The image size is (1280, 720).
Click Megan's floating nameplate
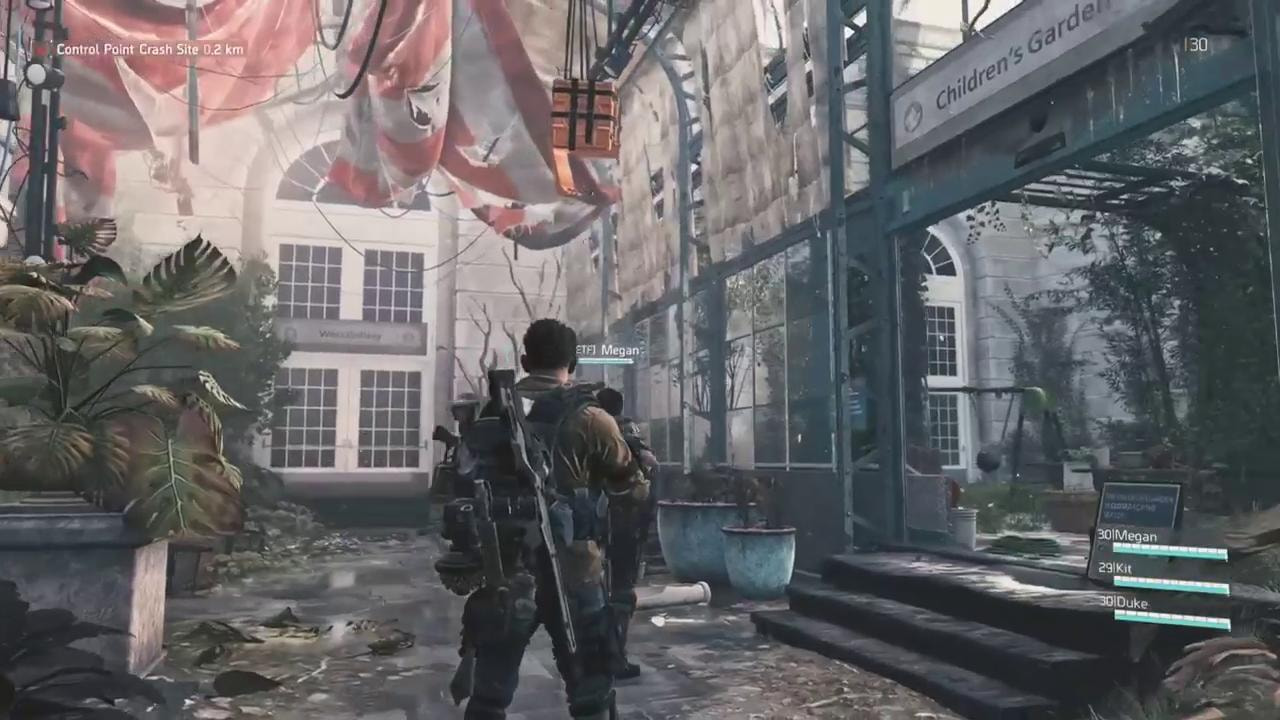pos(609,351)
